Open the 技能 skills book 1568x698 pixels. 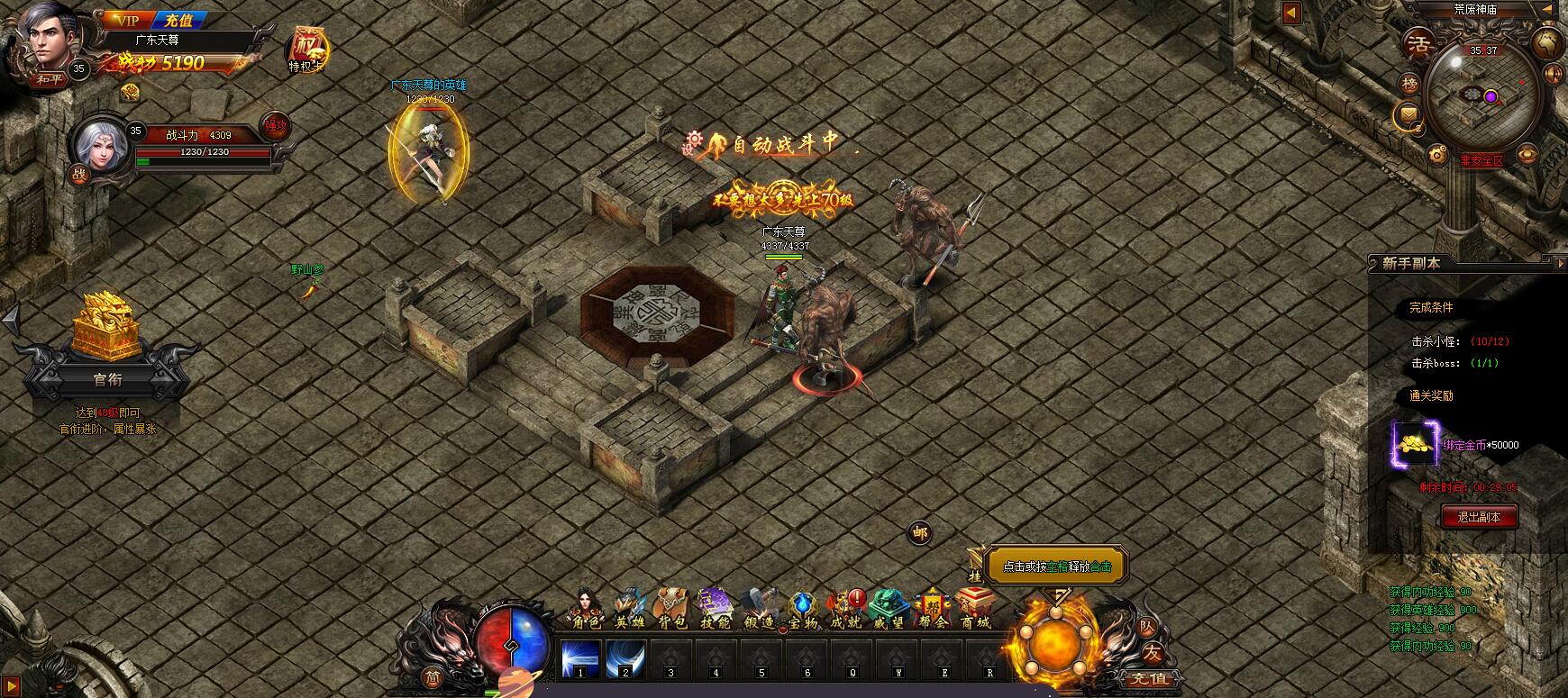point(716,610)
